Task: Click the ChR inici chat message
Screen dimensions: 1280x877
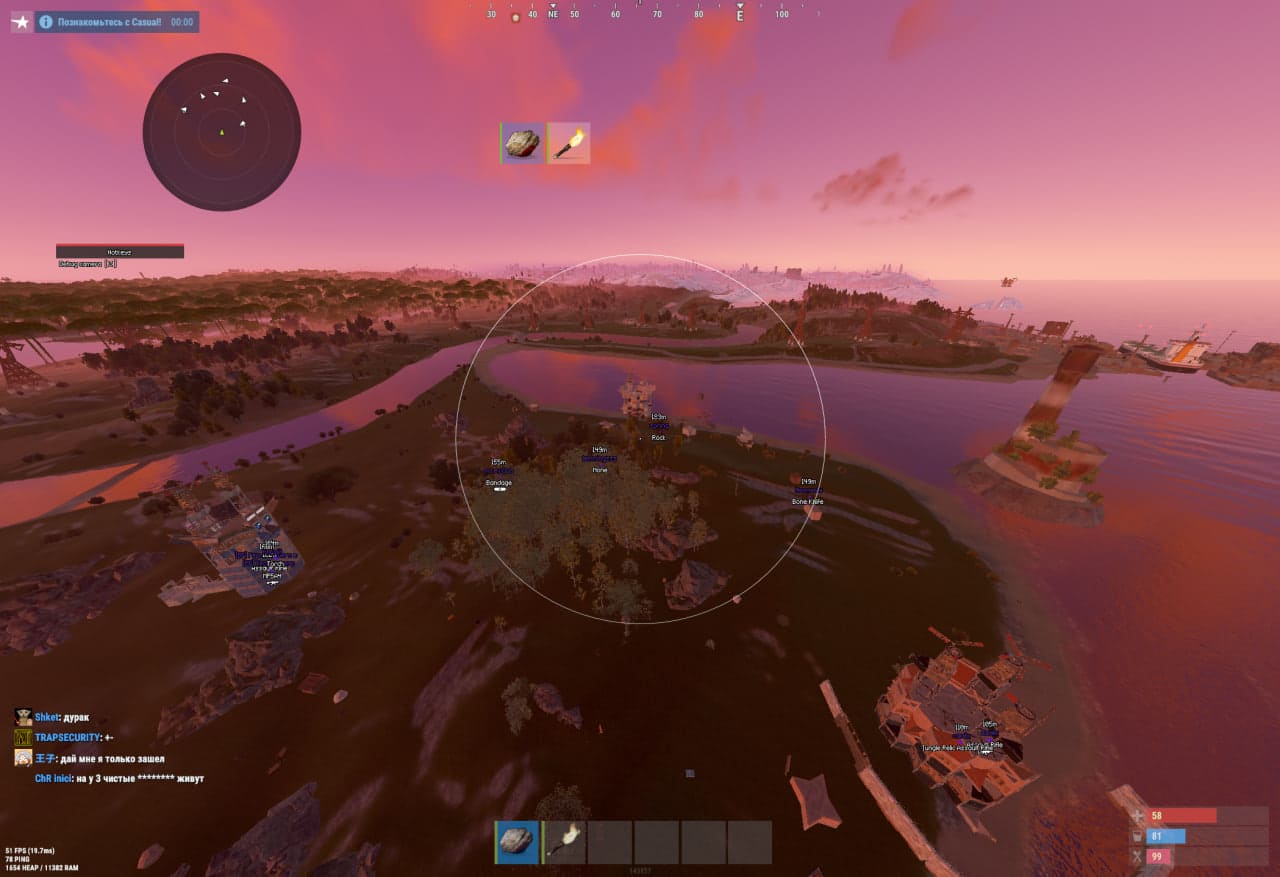Action: 119,778
